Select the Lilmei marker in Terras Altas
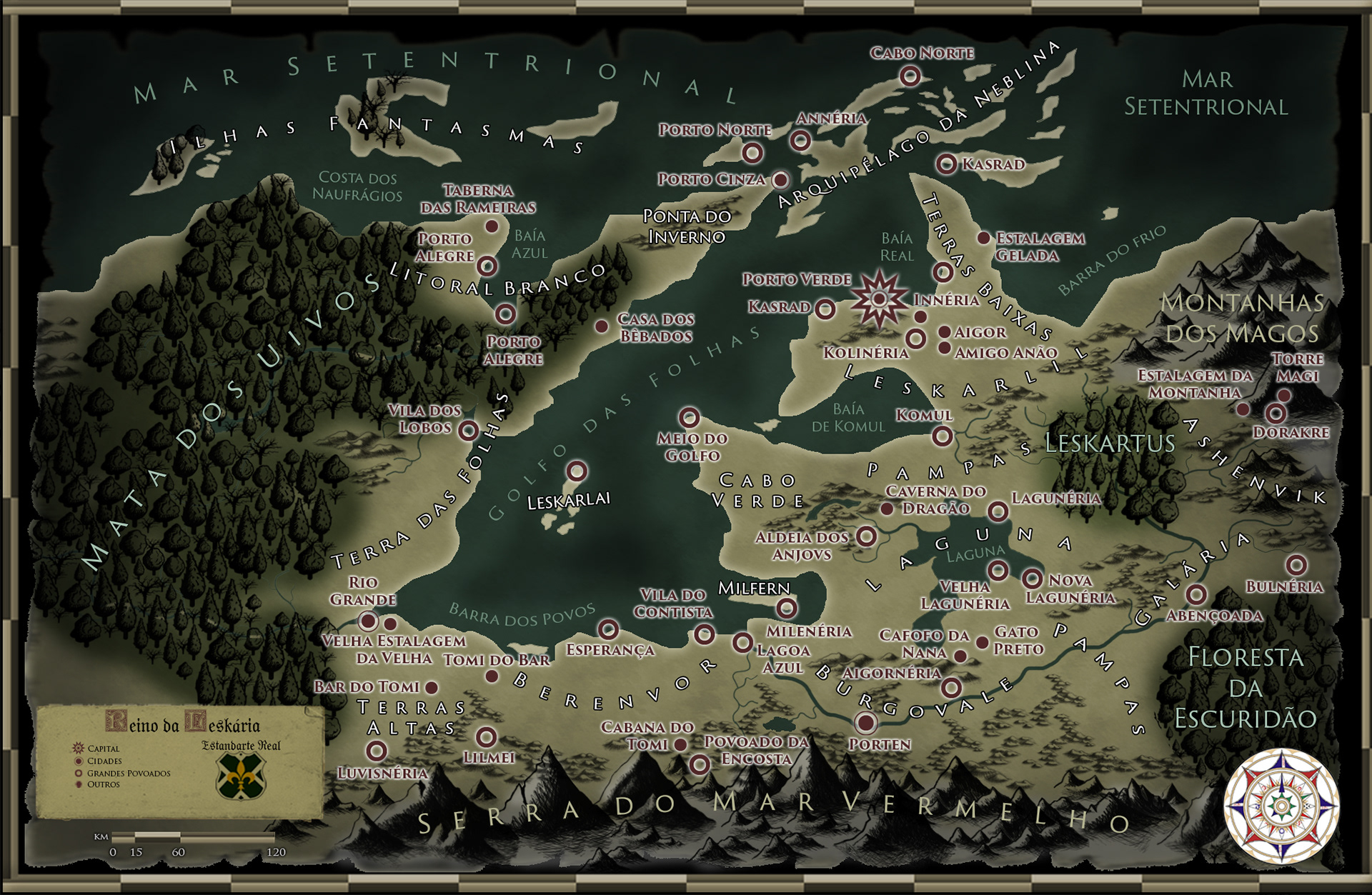Viewport: 1372px width, 895px height. (486, 736)
